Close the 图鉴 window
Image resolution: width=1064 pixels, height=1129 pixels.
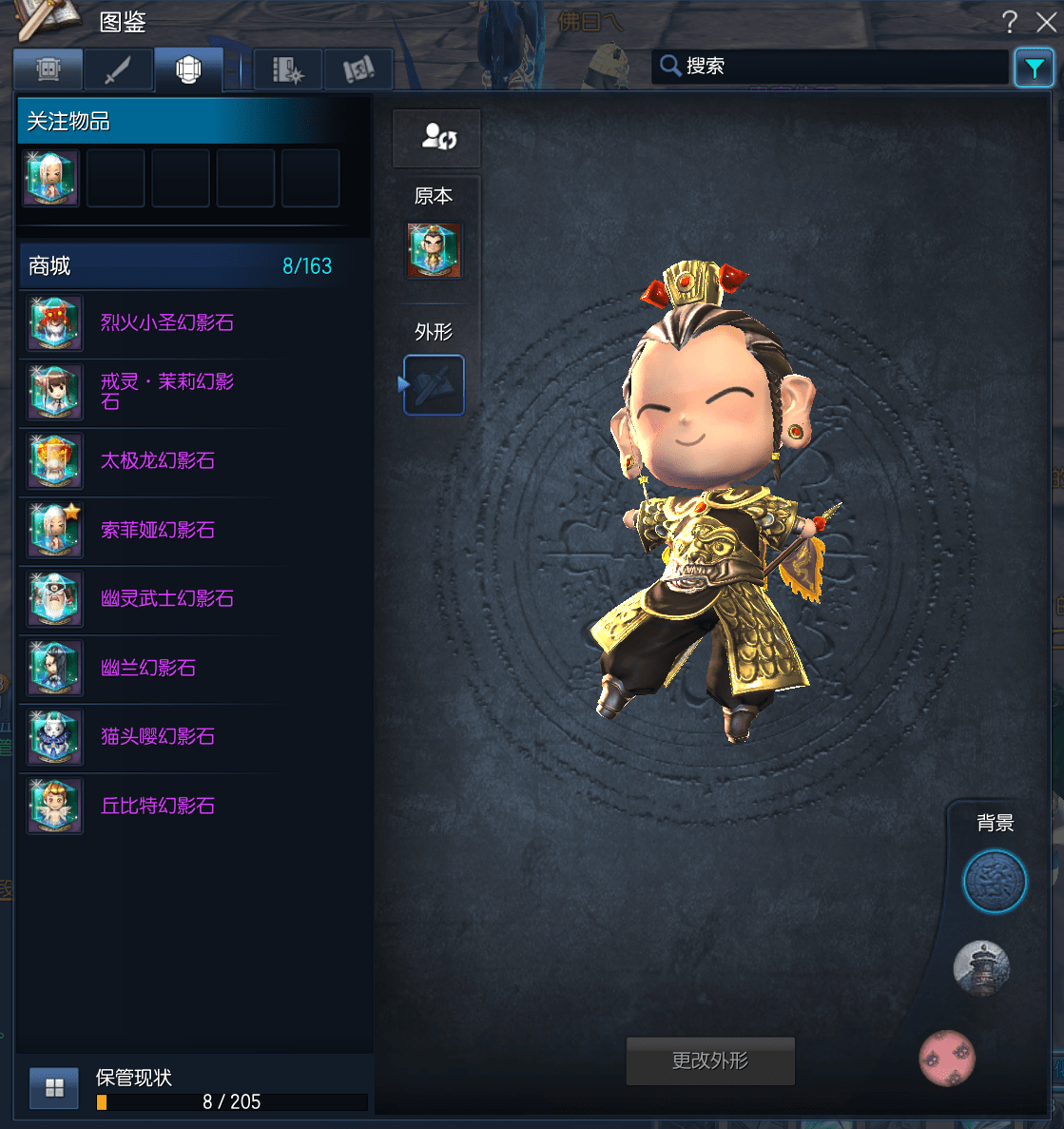[x=1046, y=22]
